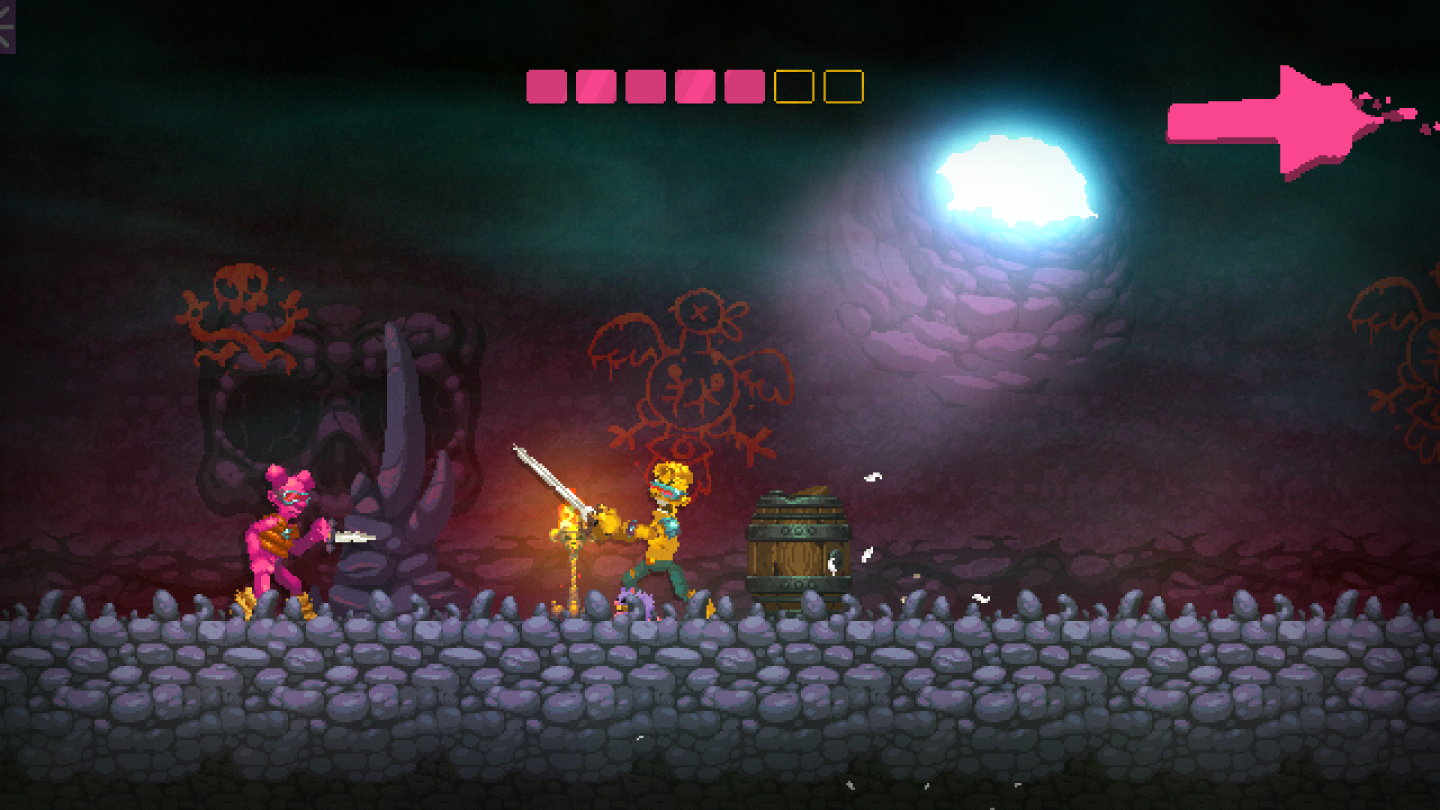Toggle the fourth pink score marker
Image resolution: width=1440 pixels, height=810 pixels.
(x=694, y=86)
